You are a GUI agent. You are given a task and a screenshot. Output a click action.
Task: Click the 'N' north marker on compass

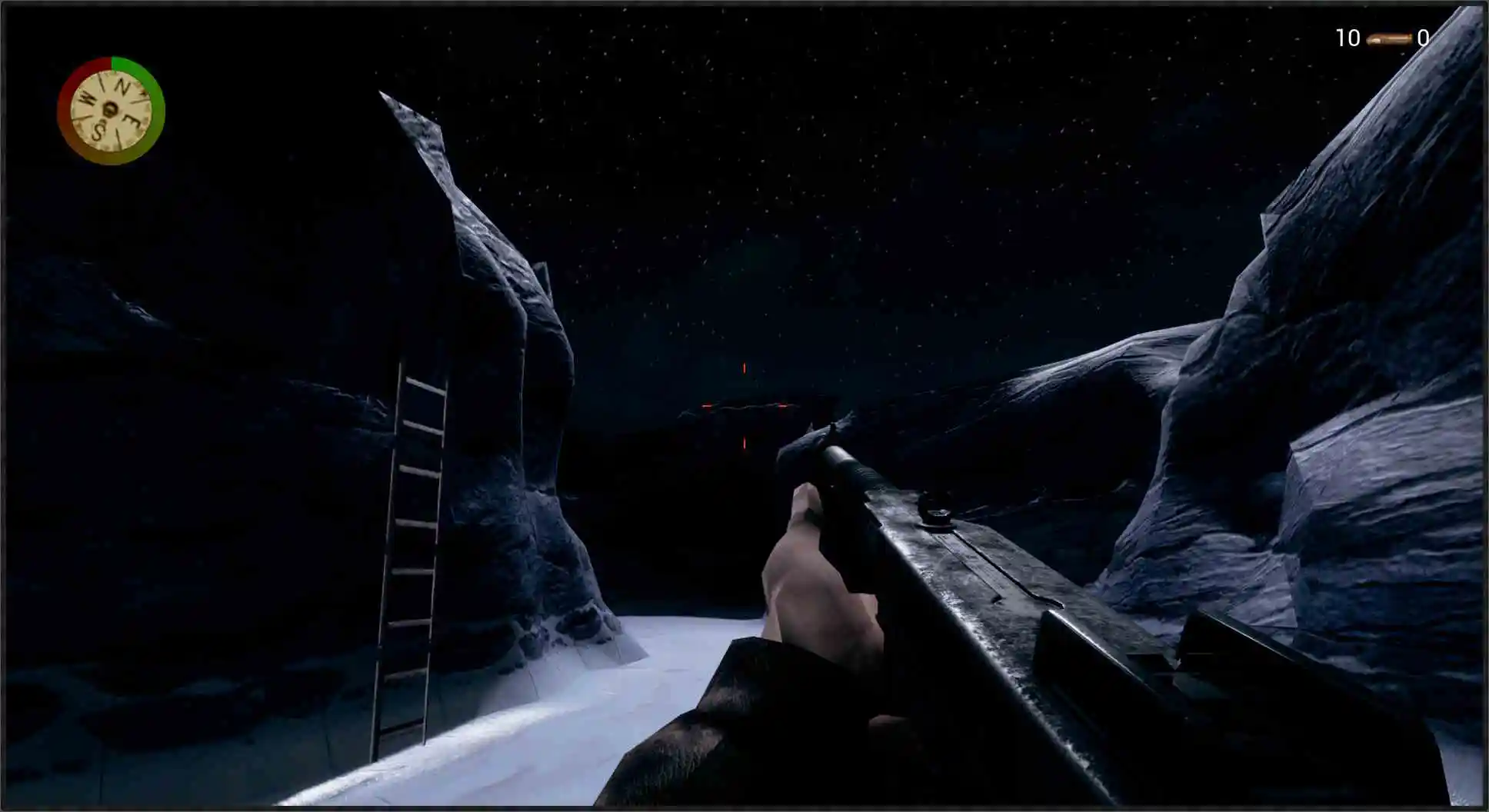(x=122, y=85)
